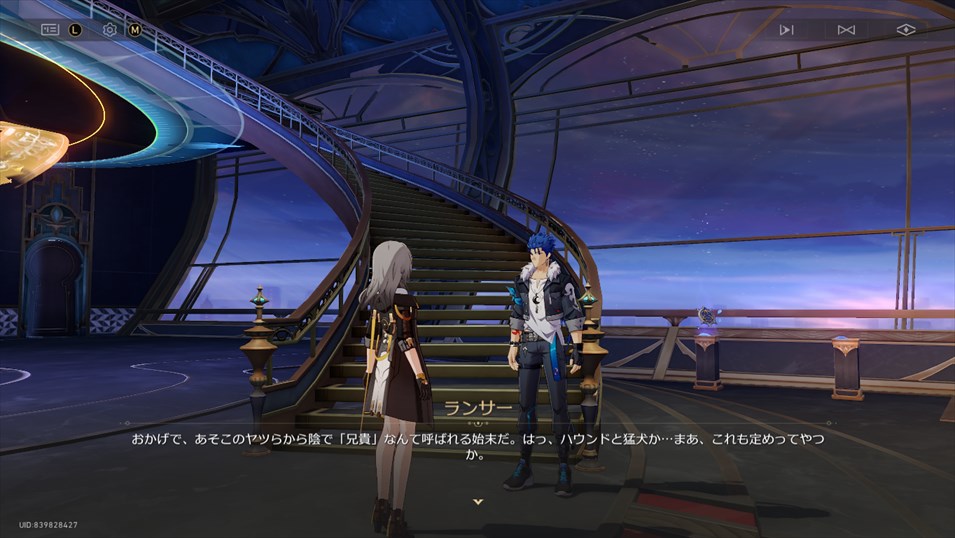Toggle auto-play dialogue button
Viewport: 955px width, 538px height.
pos(787,30)
